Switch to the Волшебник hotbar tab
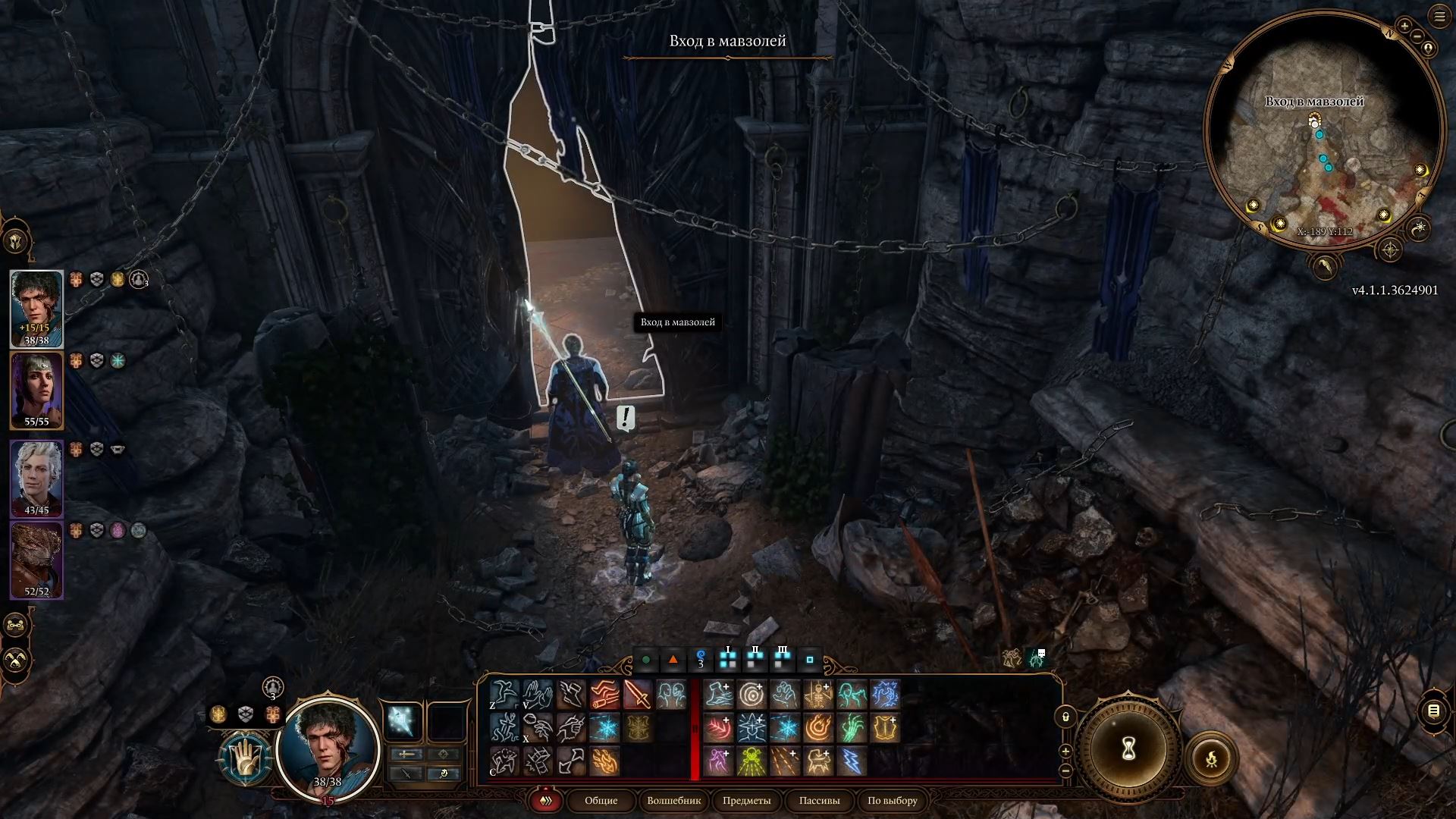 click(675, 801)
